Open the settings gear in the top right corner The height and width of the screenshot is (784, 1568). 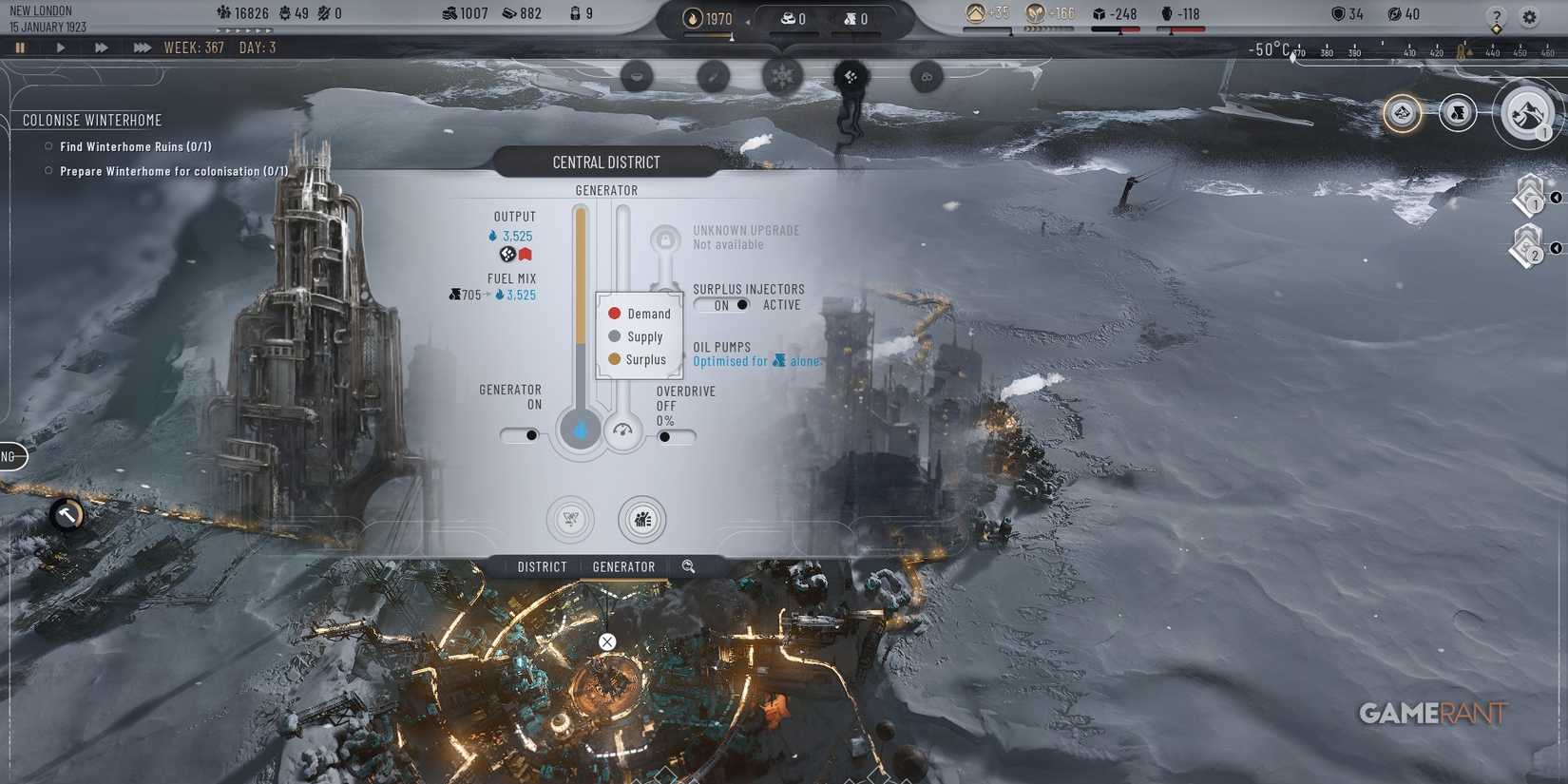[x=1528, y=17]
